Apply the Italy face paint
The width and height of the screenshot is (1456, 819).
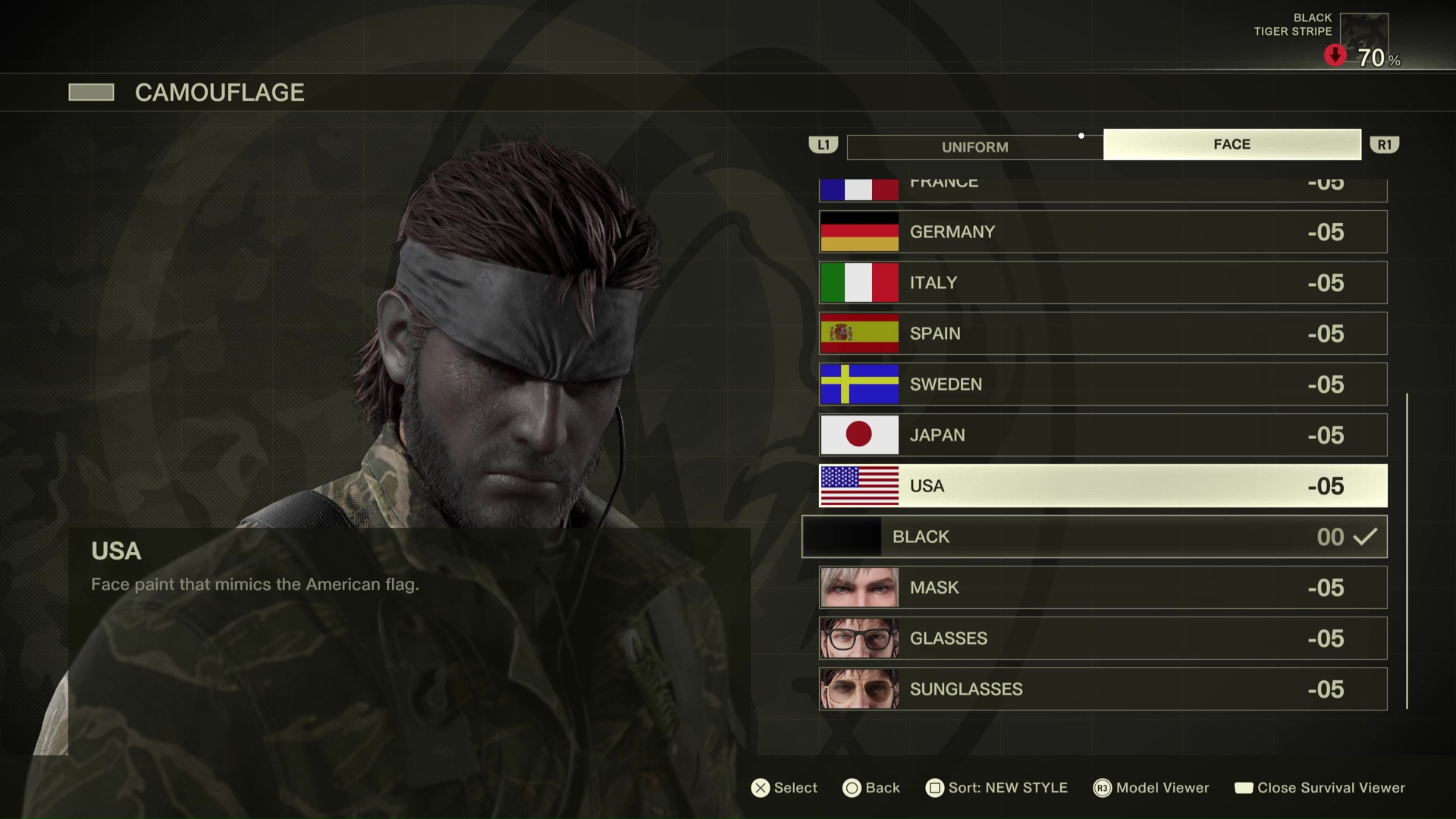tap(1103, 283)
